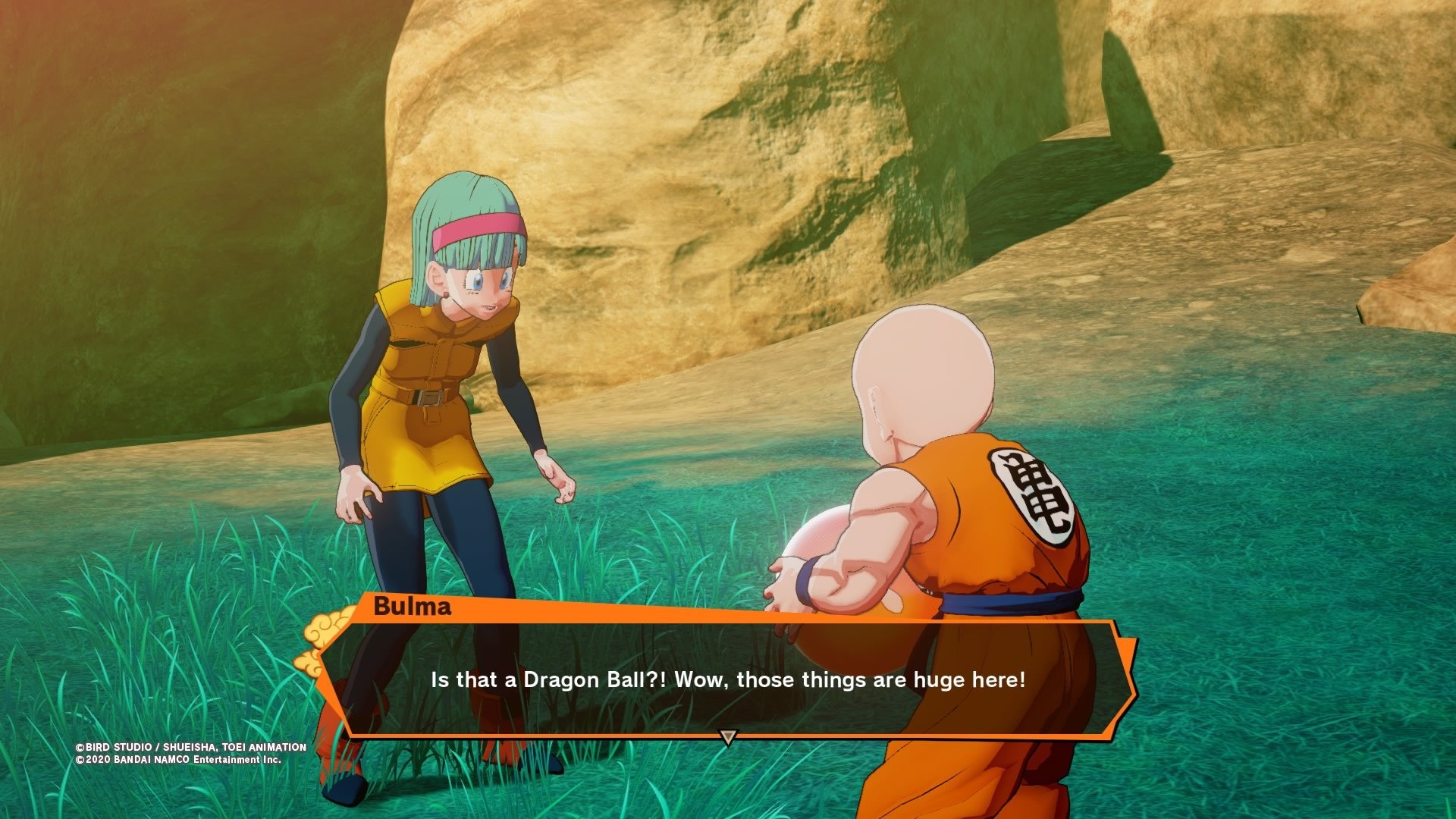Advance dialogue with the triangle continue arrow
This screenshot has width=1456, height=819.
click(728, 737)
